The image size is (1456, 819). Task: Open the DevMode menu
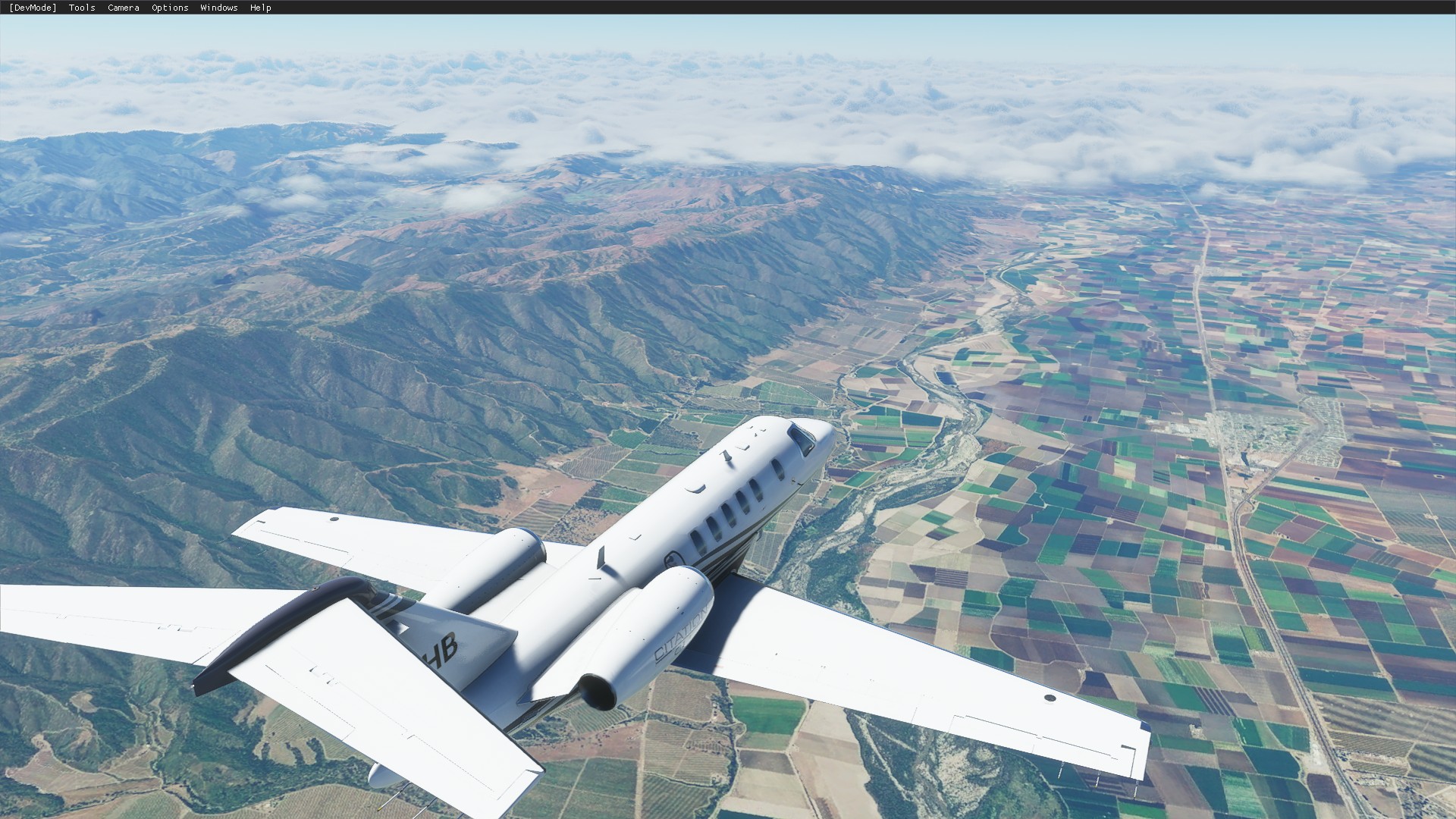(33, 8)
